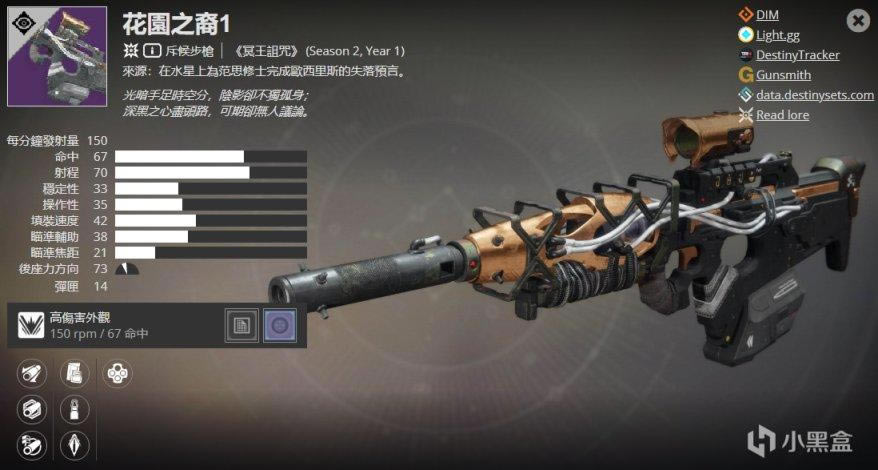878x470 pixels.
Task: Open the DIM link
Action: tap(767, 15)
